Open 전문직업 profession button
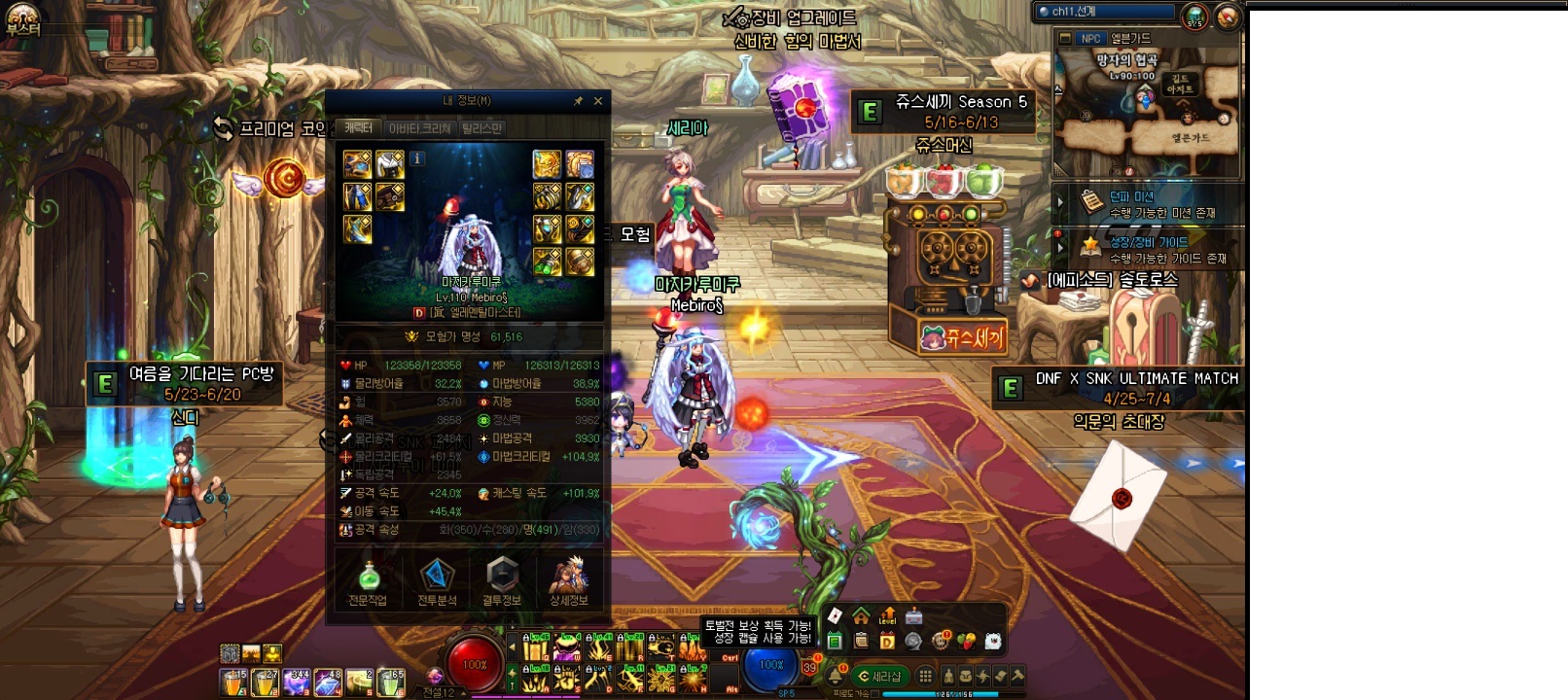This screenshot has height=700, width=1568. pos(368,582)
